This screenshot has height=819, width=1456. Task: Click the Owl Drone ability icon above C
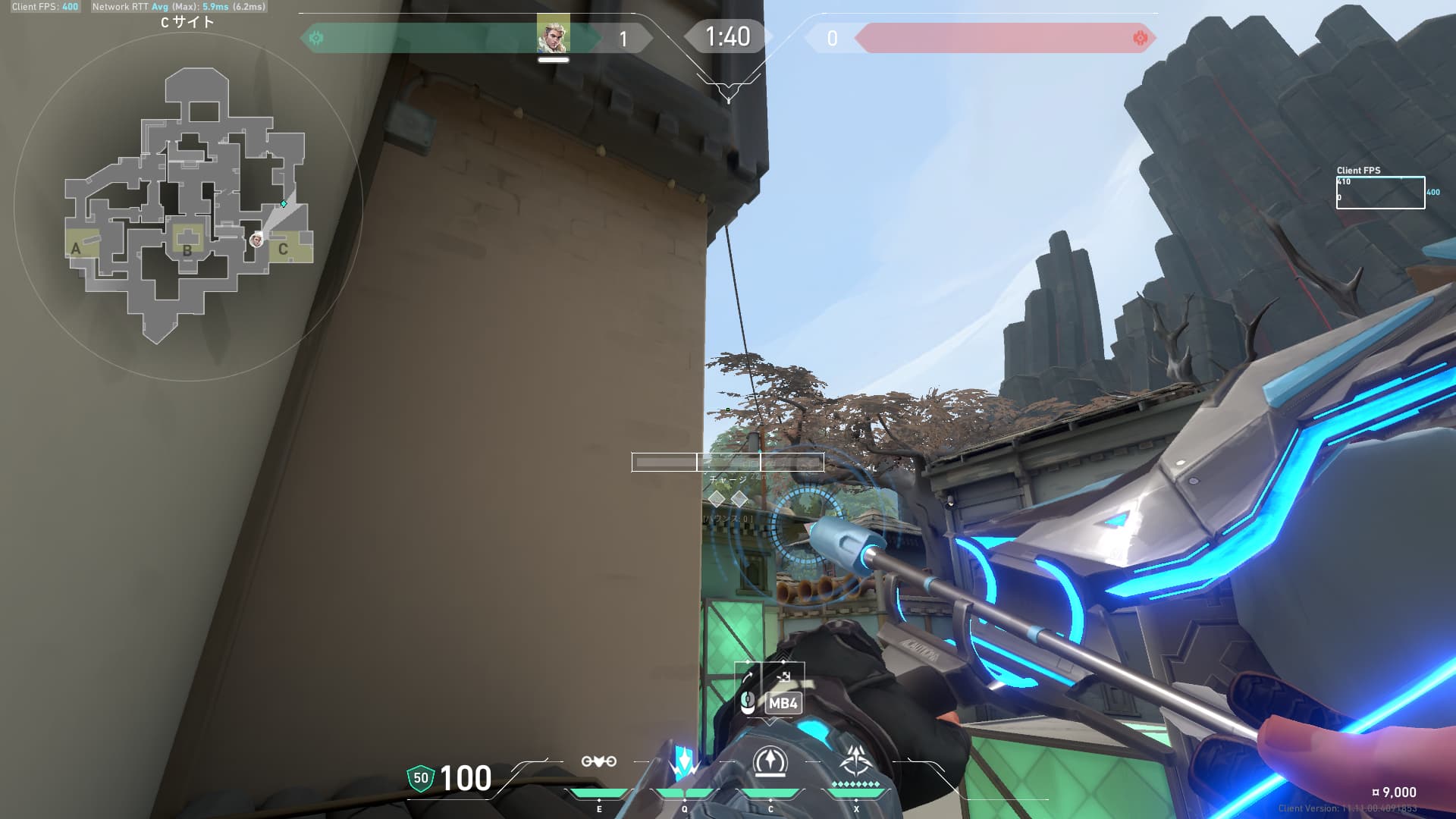coord(772,761)
